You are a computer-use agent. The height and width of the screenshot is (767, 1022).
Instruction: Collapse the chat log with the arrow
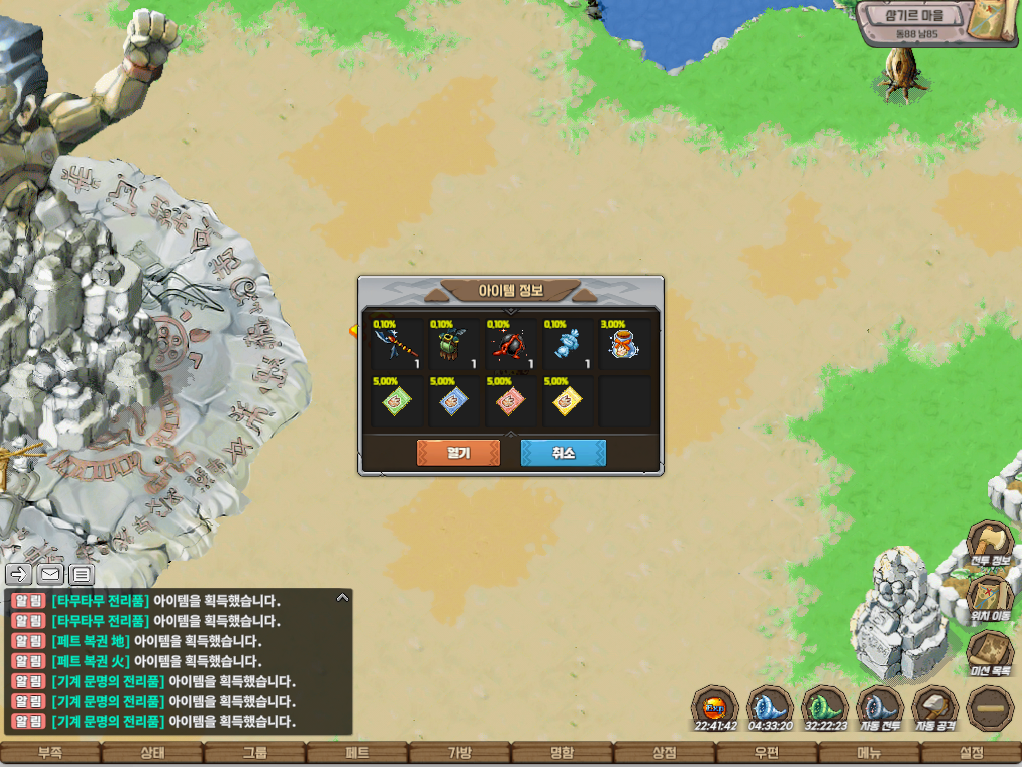[342, 598]
